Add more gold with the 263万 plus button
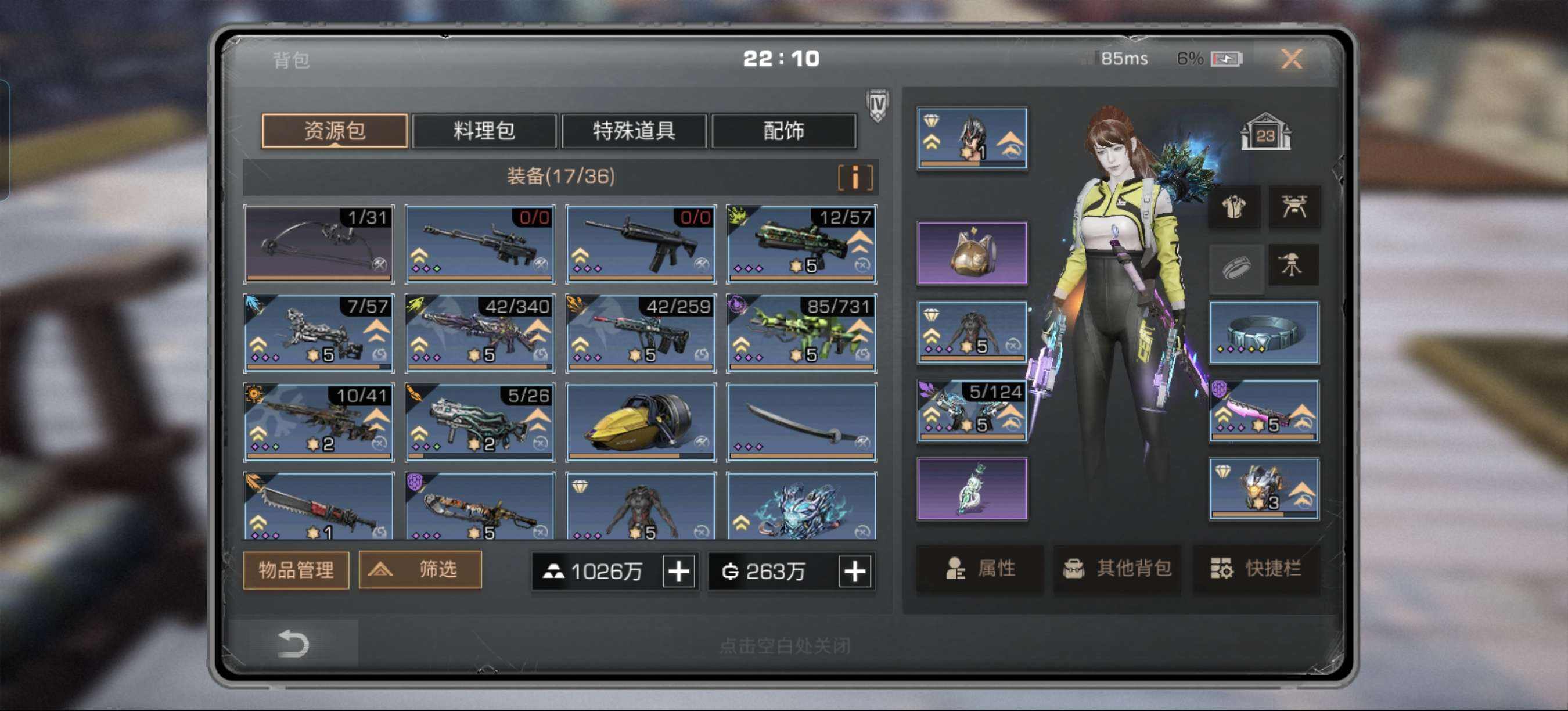Viewport: 1568px width, 711px height. click(855, 571)
